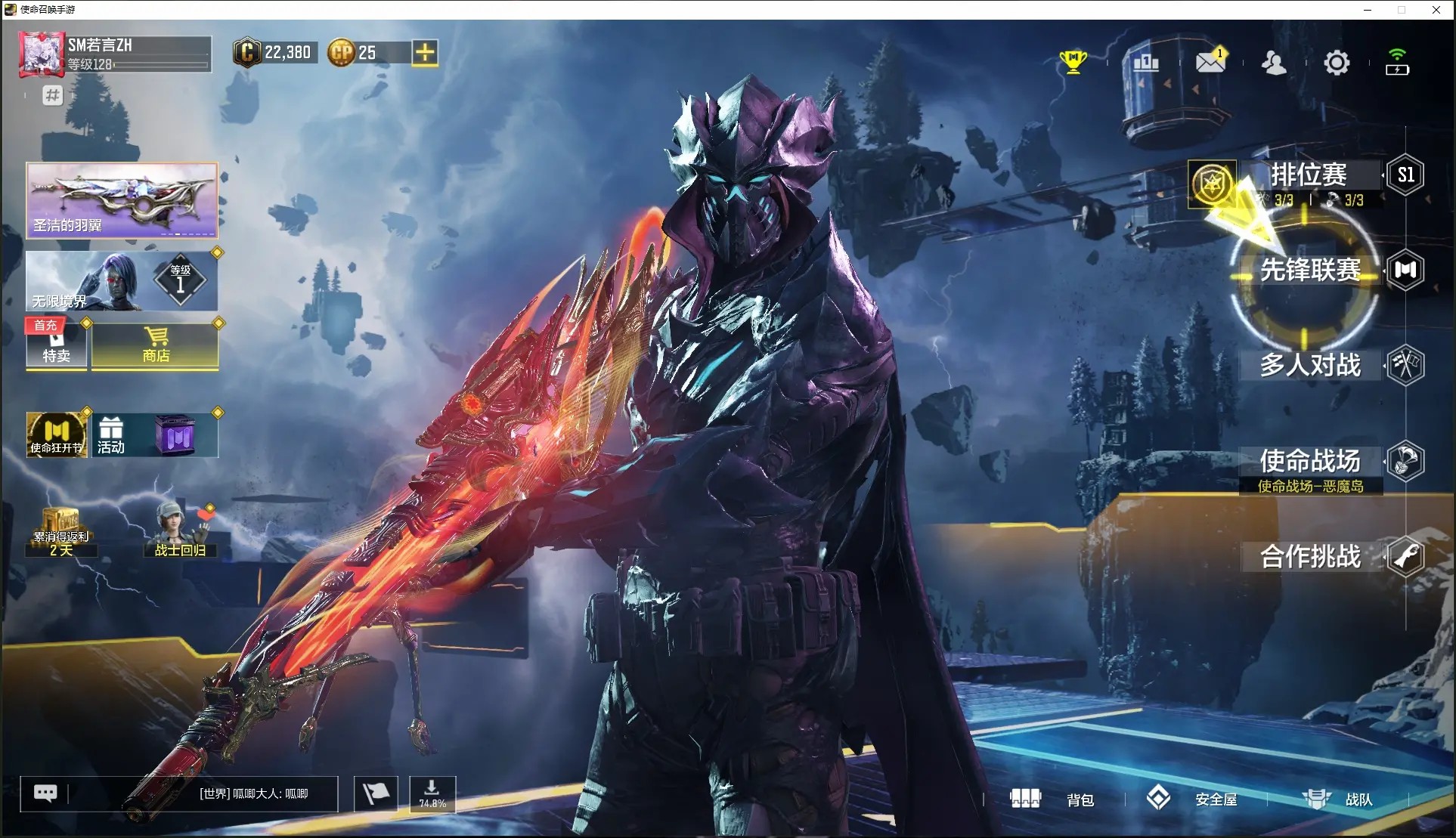Enter 使命战场 battle royale mode

[1310, 461]
